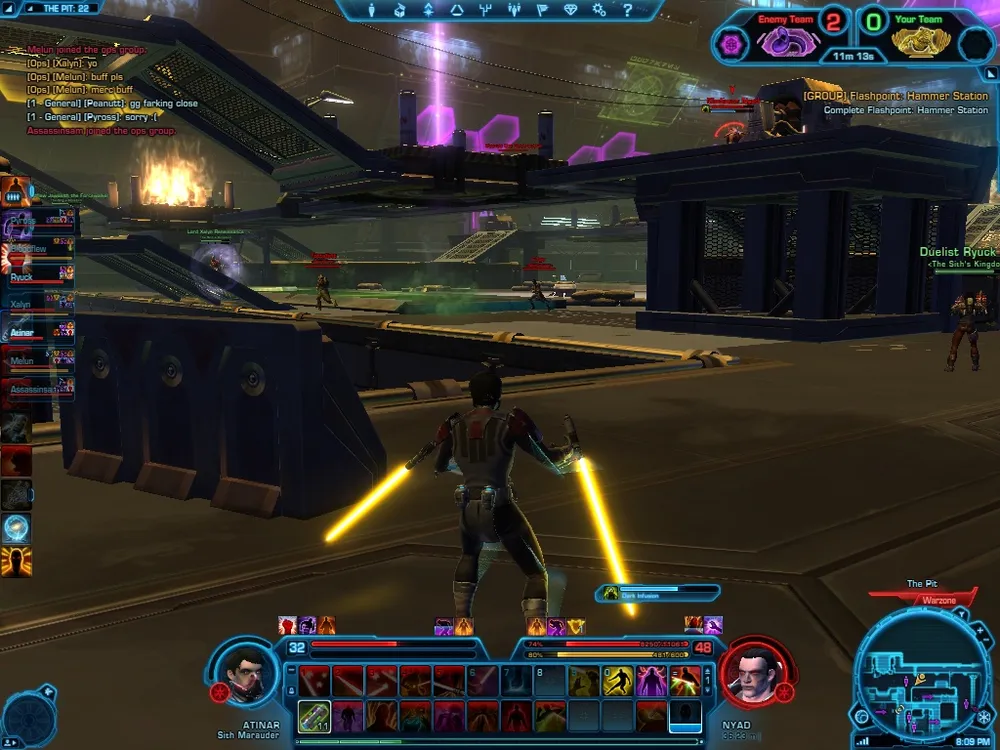The height and width of the screenshot is (750, 1000).
Task: Use the medpac stim item slot
Action: pos(314,716)
